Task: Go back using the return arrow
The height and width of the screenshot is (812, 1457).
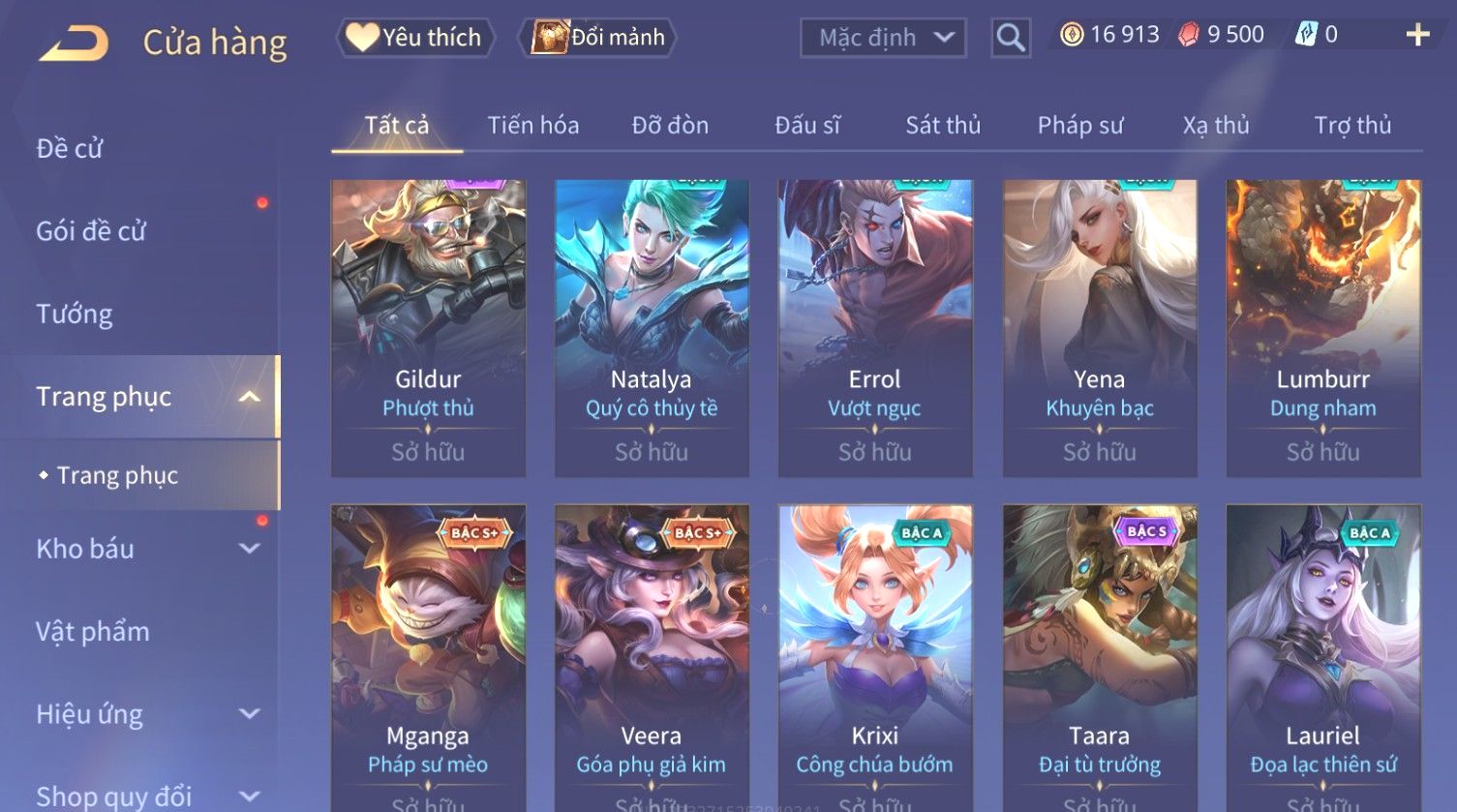Action: pos(74,43)
